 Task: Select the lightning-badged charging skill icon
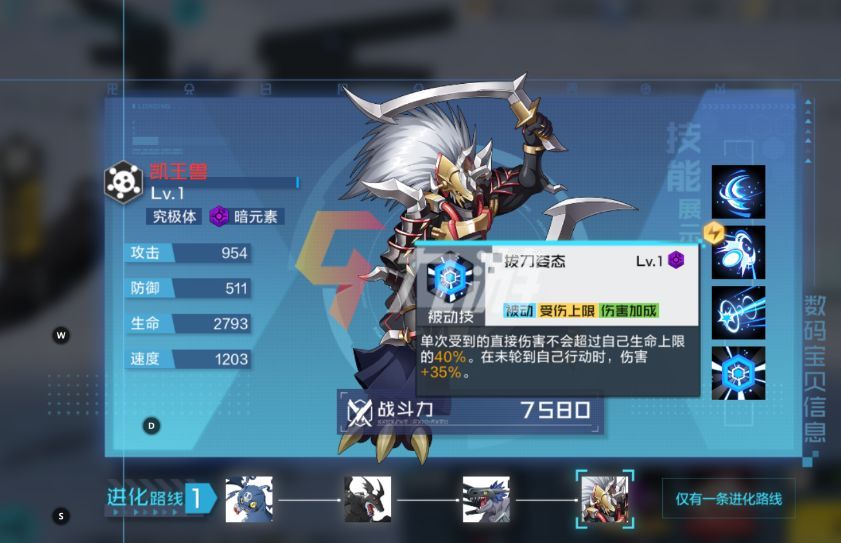[x=738, y=252]
